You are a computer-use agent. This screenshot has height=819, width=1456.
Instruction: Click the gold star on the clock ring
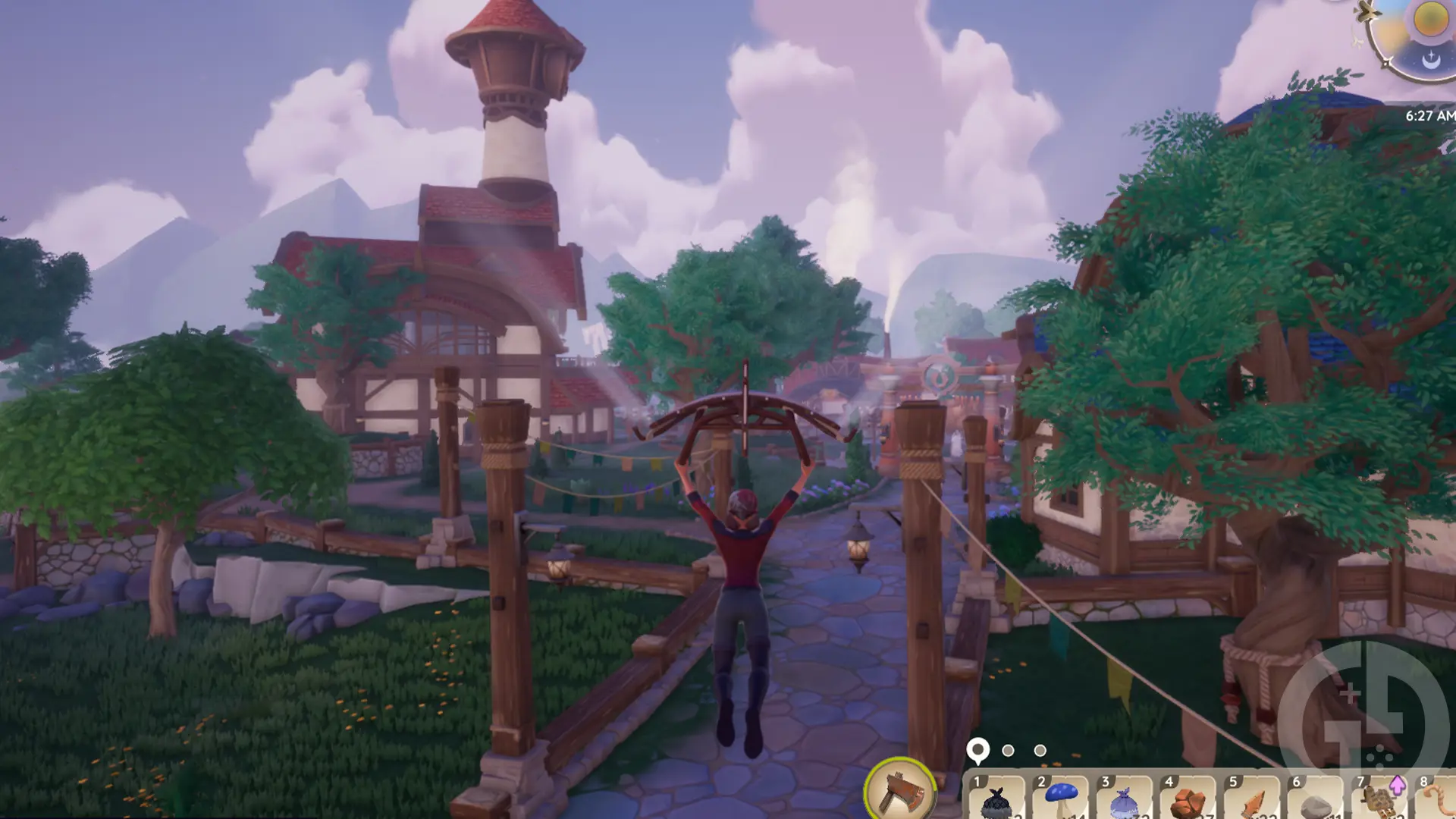coord(1386,62)
